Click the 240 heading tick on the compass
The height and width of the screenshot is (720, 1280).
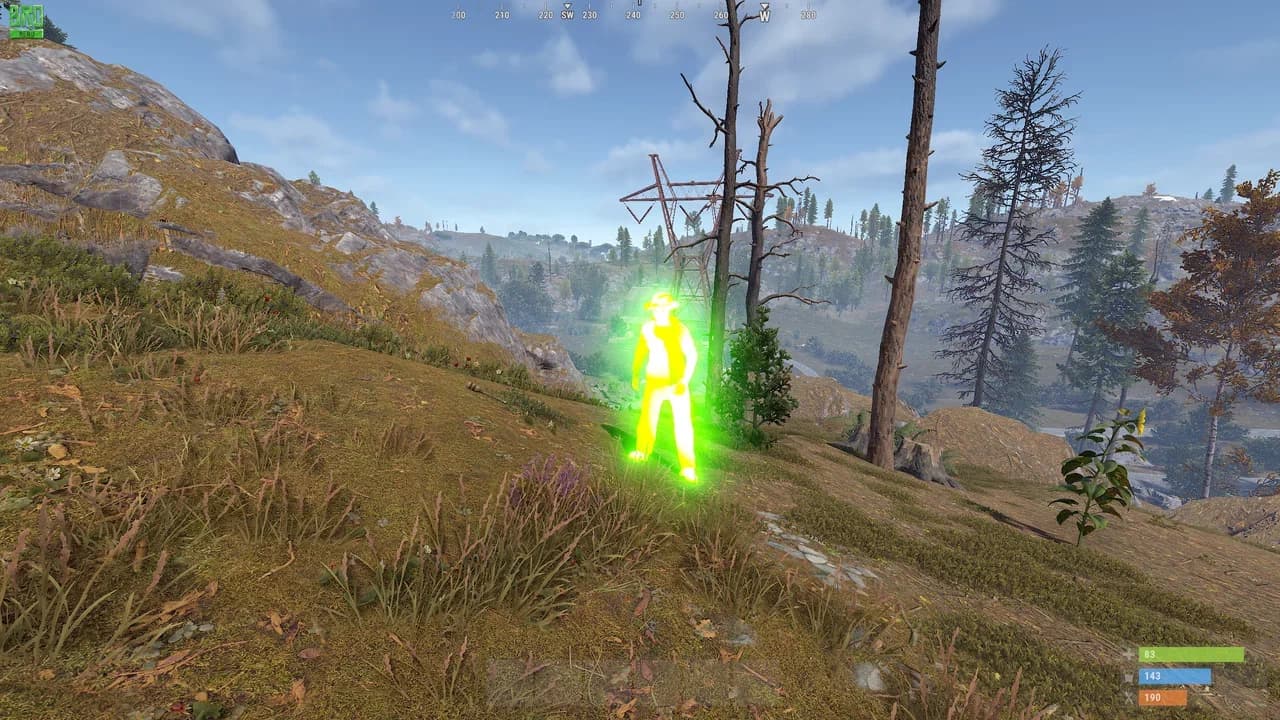tap(633, 16)
